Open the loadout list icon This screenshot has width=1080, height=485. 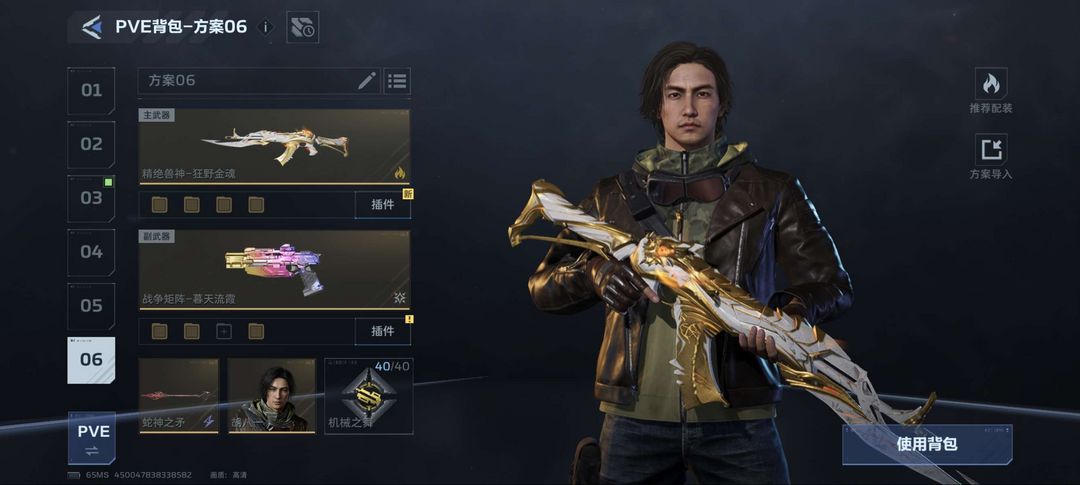pyautogui.click(x=397, y=81)
